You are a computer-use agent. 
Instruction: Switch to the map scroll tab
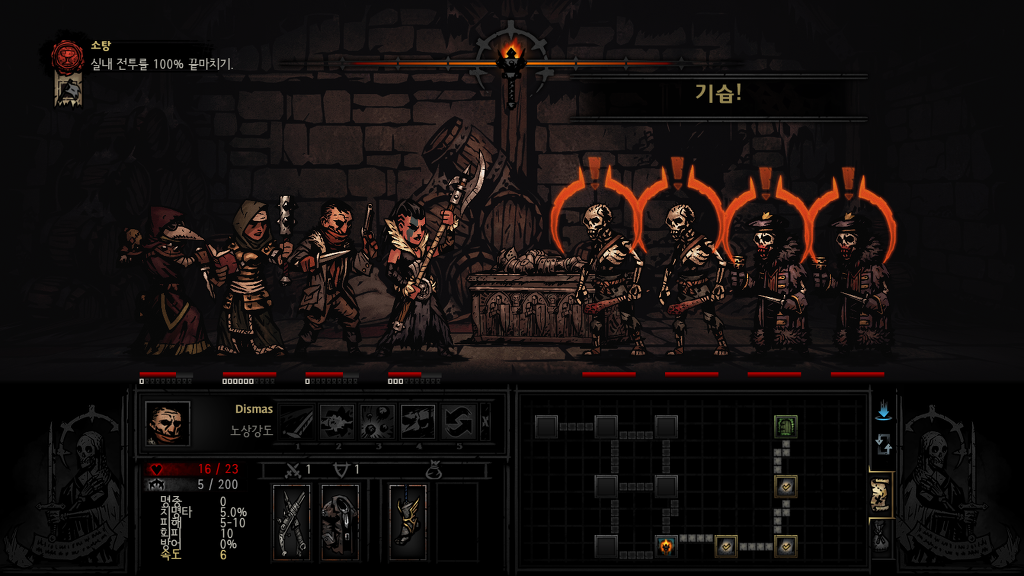click(881, 492)
